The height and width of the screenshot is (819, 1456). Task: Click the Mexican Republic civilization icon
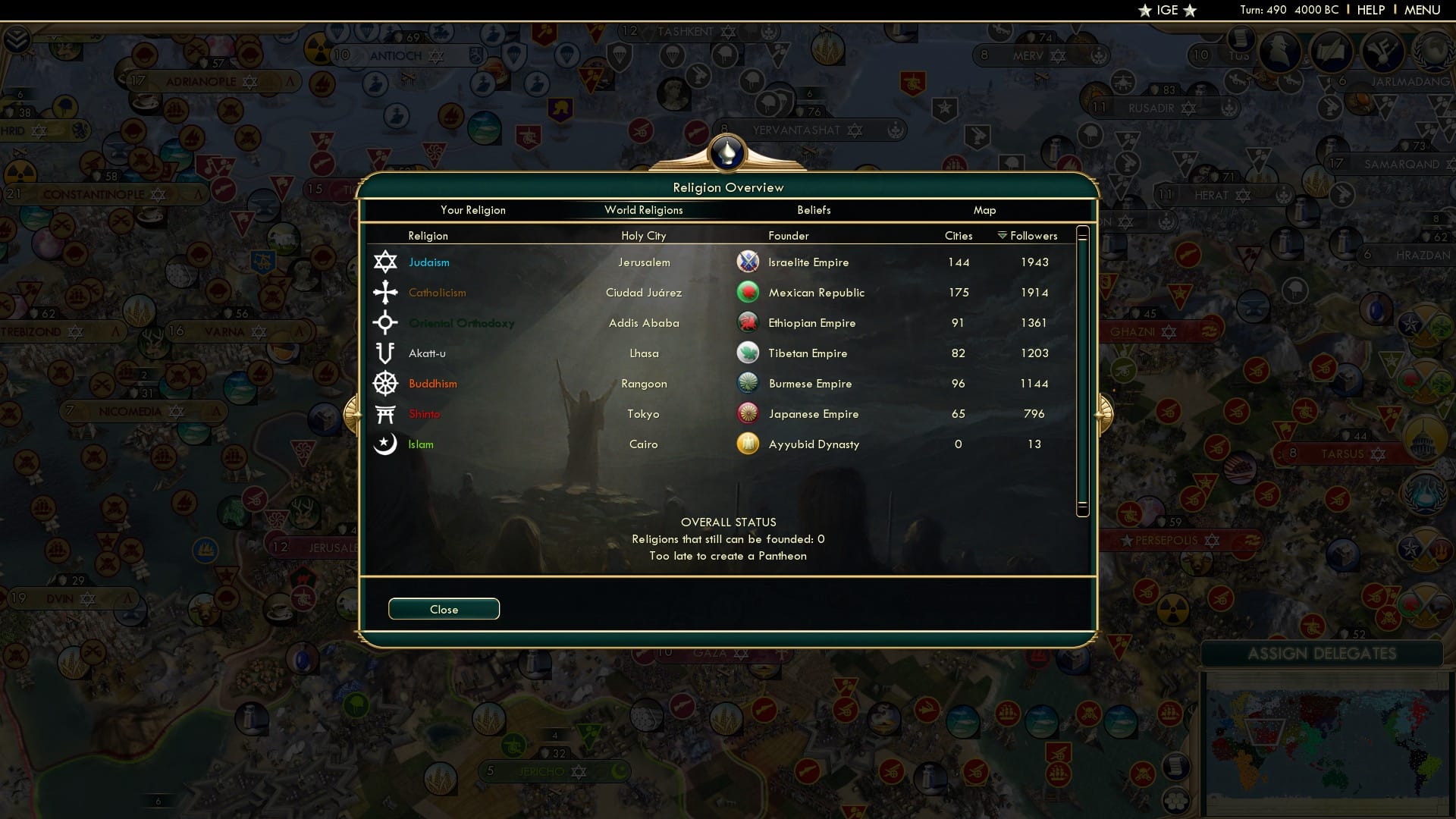748,292
